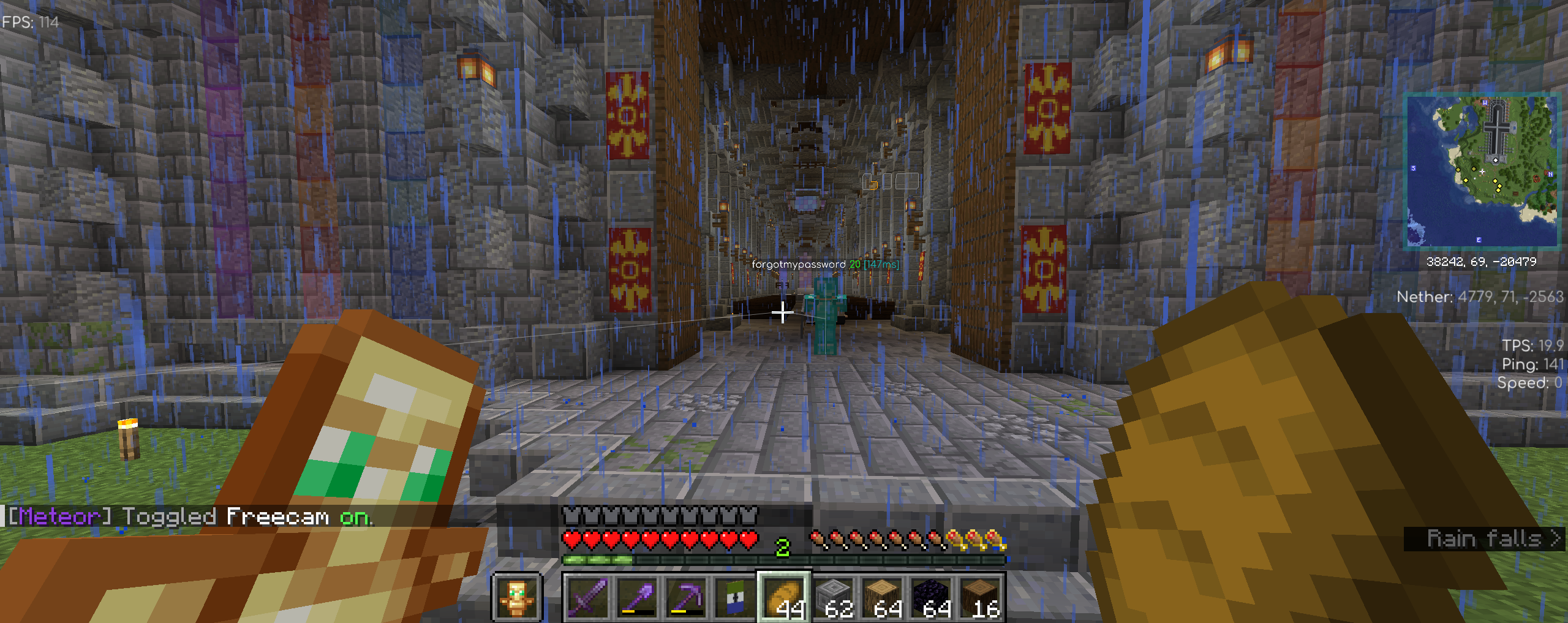This screenshot has width=1568, height=623.
Task: Click the minimap in the corner
Action: [x=1481, y=170]
